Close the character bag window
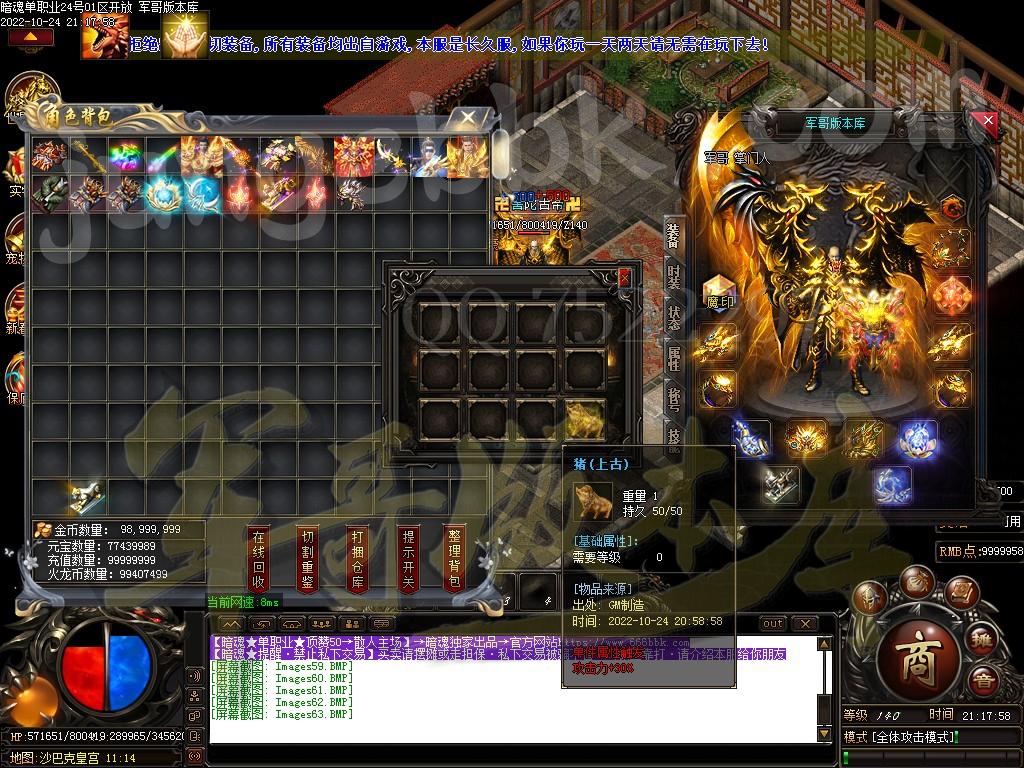 (x=466, y=117)
